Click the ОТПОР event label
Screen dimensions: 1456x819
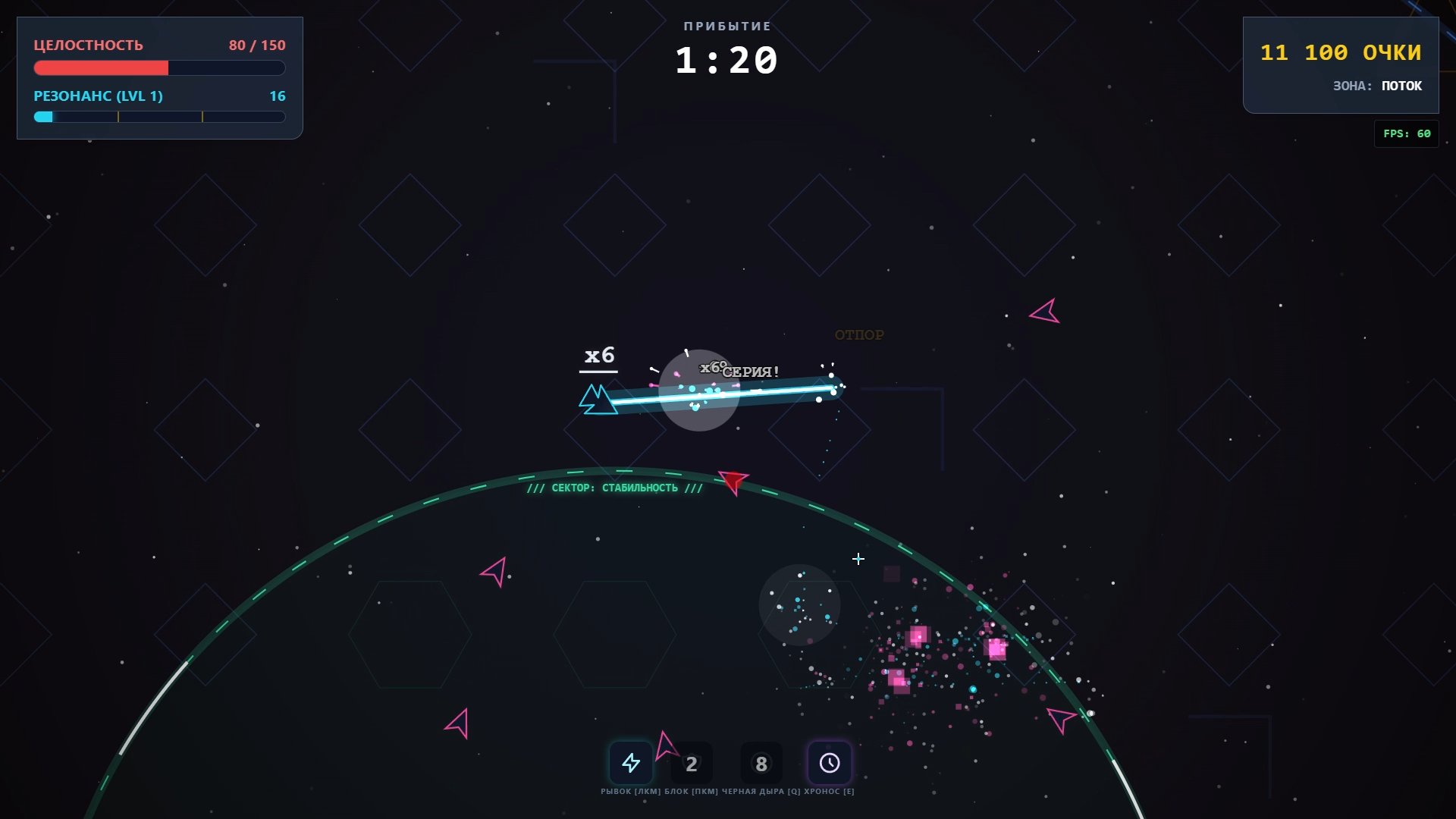pyautogui.click(x=859, y=334)
